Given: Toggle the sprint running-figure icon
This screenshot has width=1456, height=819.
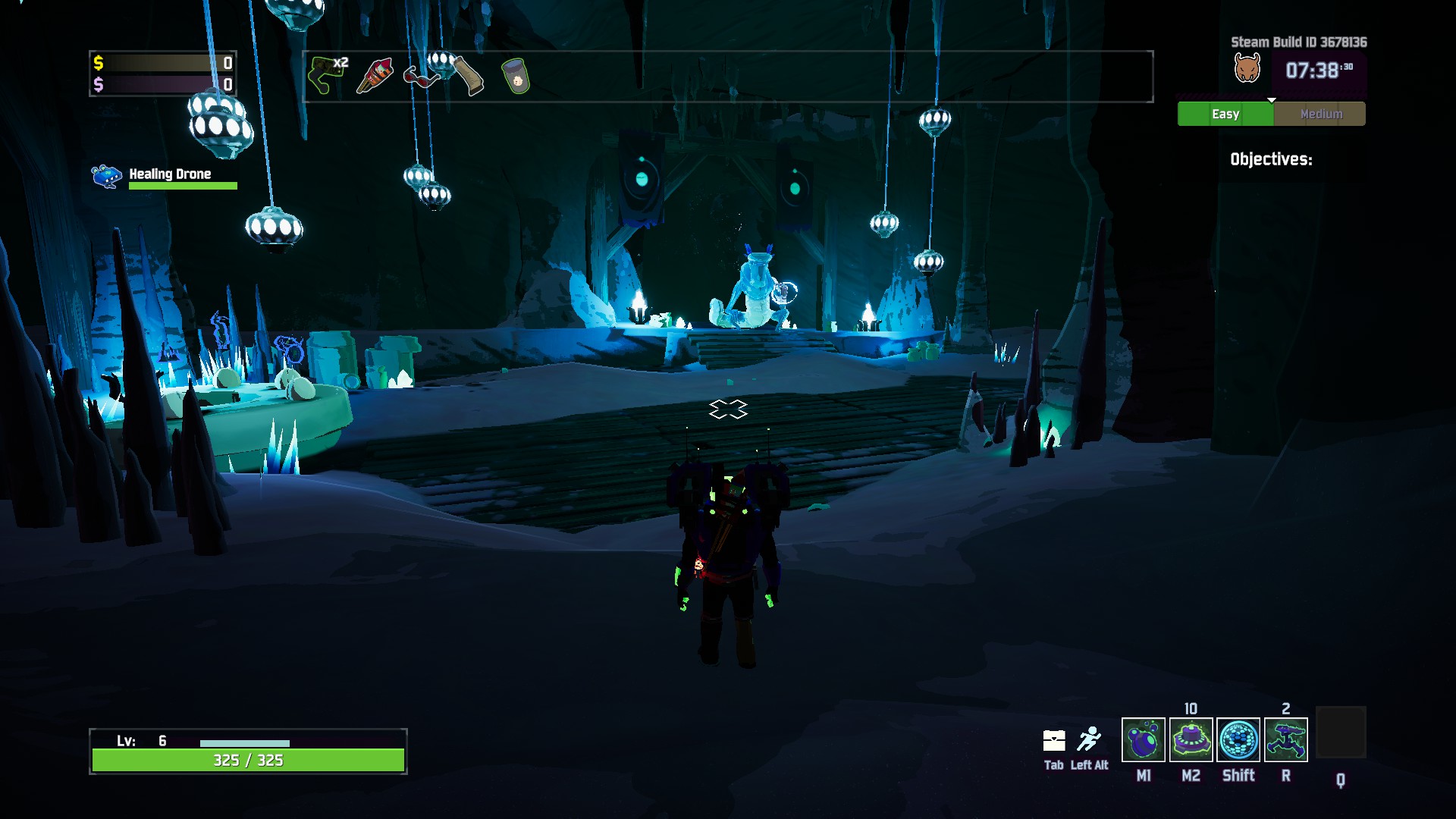Looking at the screenshot, I should [1089, 739].
